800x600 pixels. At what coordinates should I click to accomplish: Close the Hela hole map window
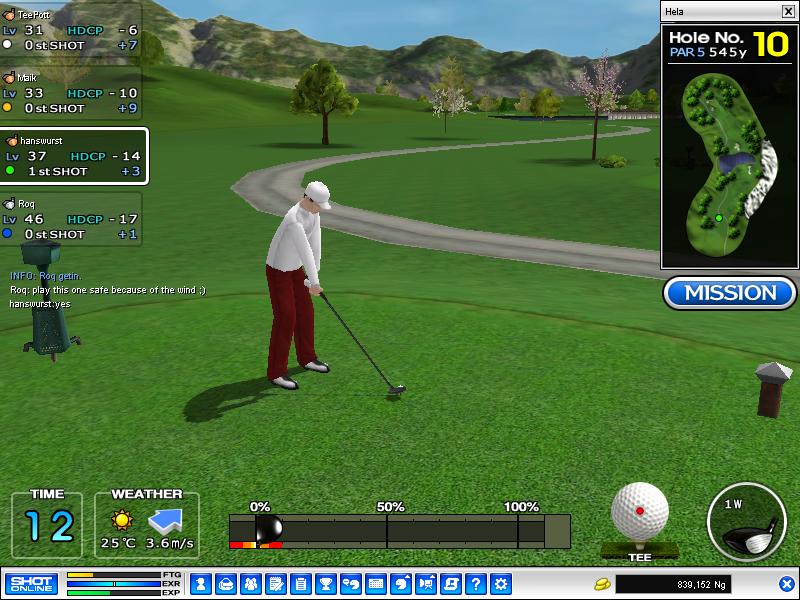coord(788,11)
